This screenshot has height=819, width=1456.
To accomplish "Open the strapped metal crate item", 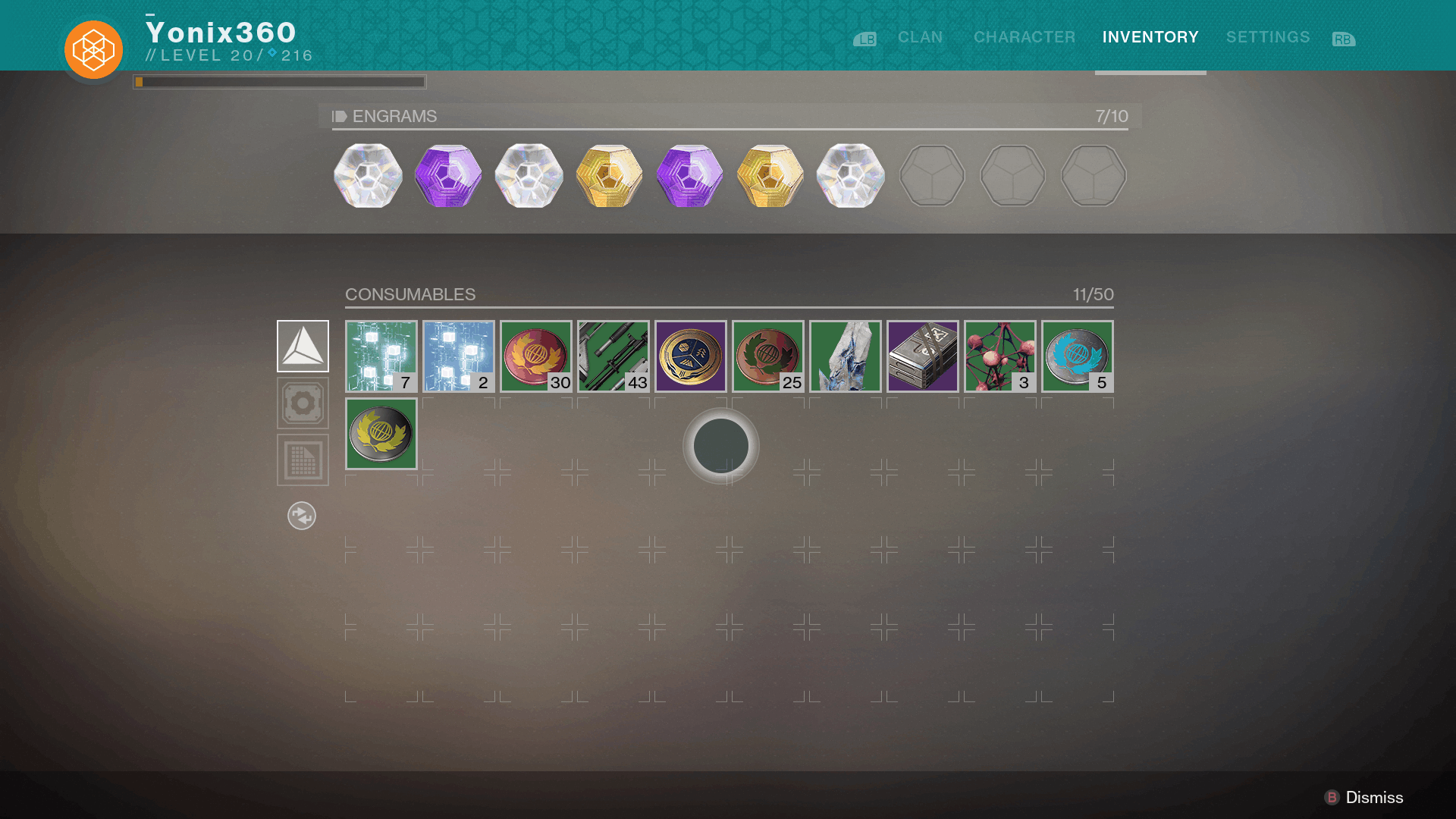I will pos(922,356).
